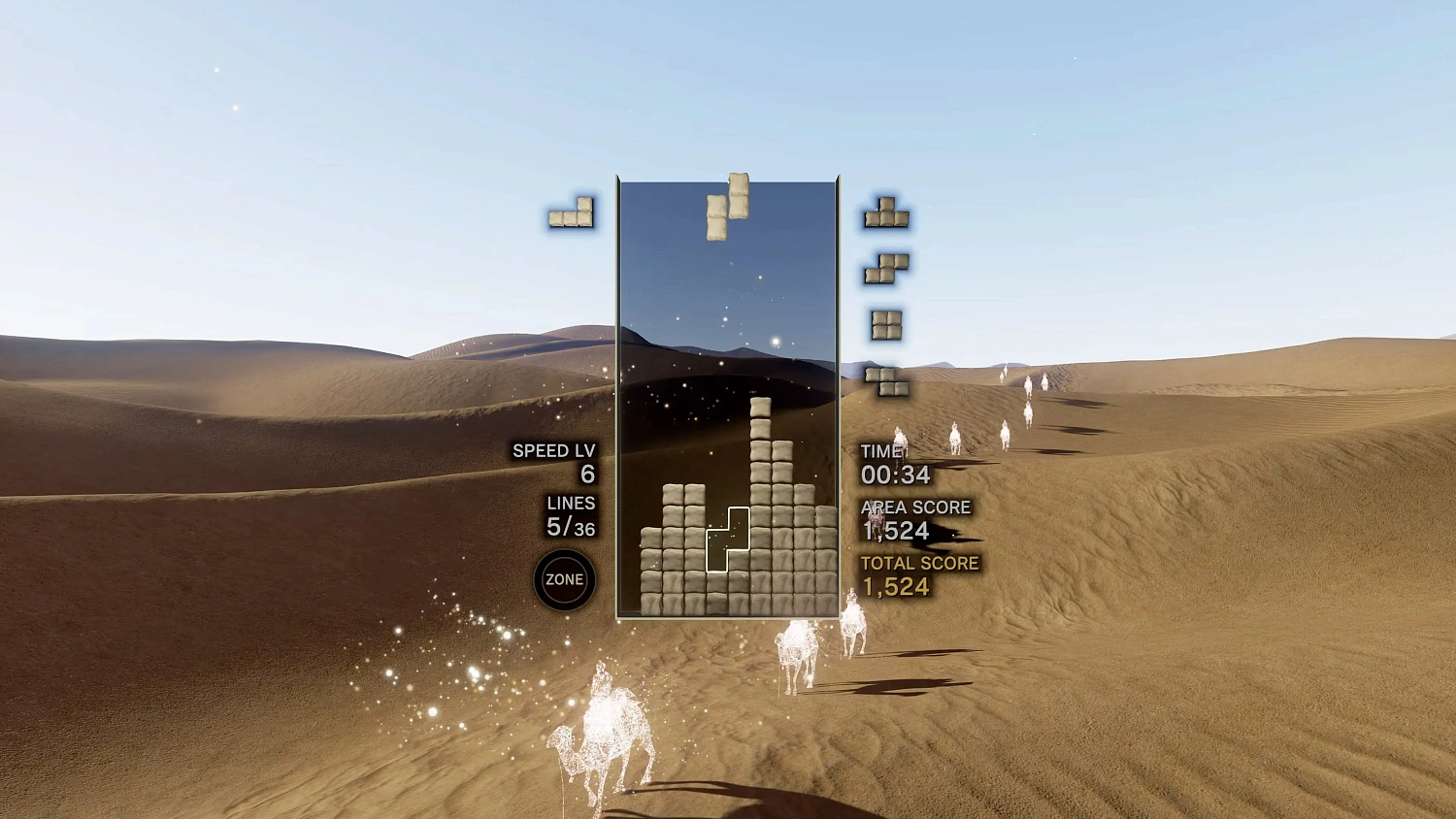Screen dimensions: 1456x819
Task: Toggle the SPEED LV 6 display
Action: [x=556, y=462]
